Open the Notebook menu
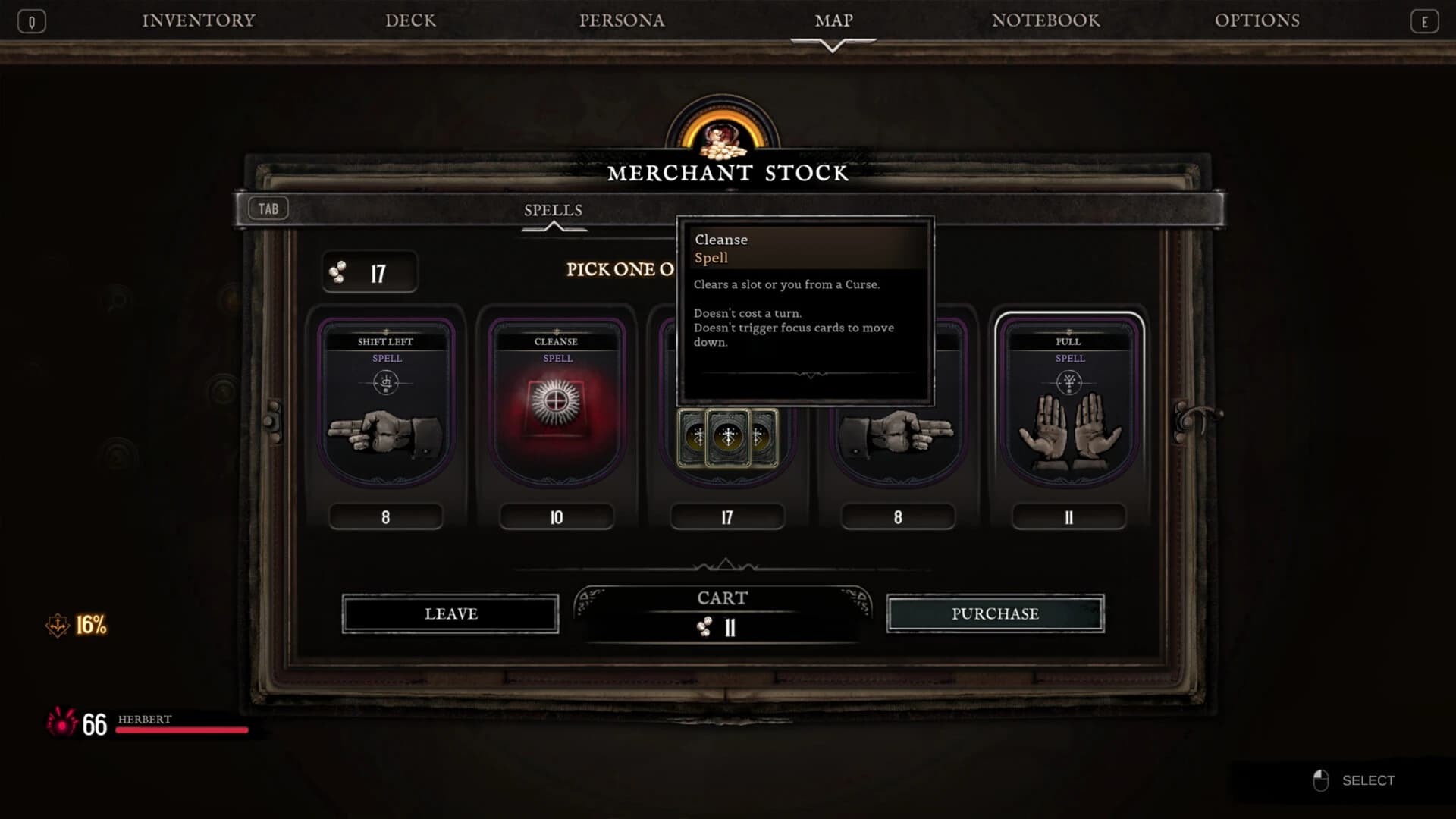 click(1046, 20)
